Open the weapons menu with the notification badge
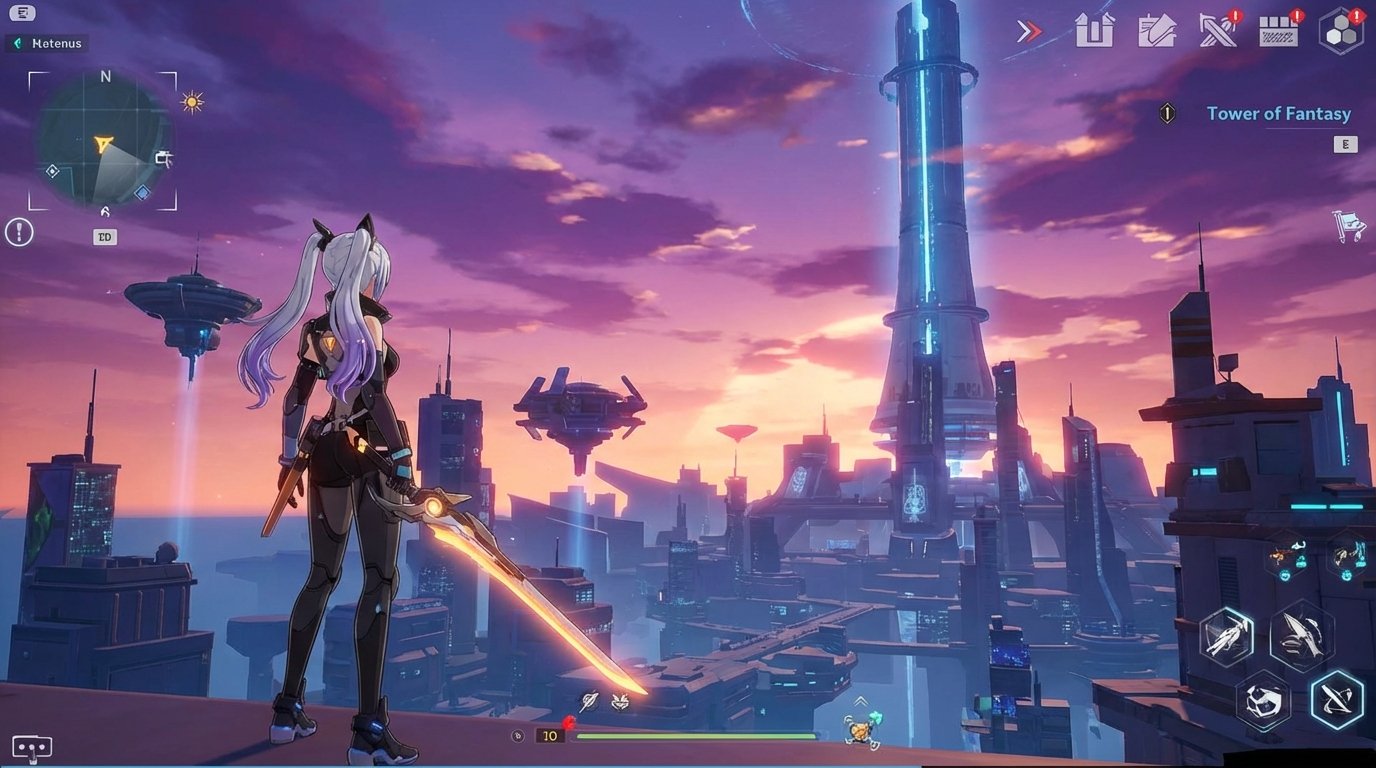This screenshot has width=1376, height=768. (x=1216, y=31)
